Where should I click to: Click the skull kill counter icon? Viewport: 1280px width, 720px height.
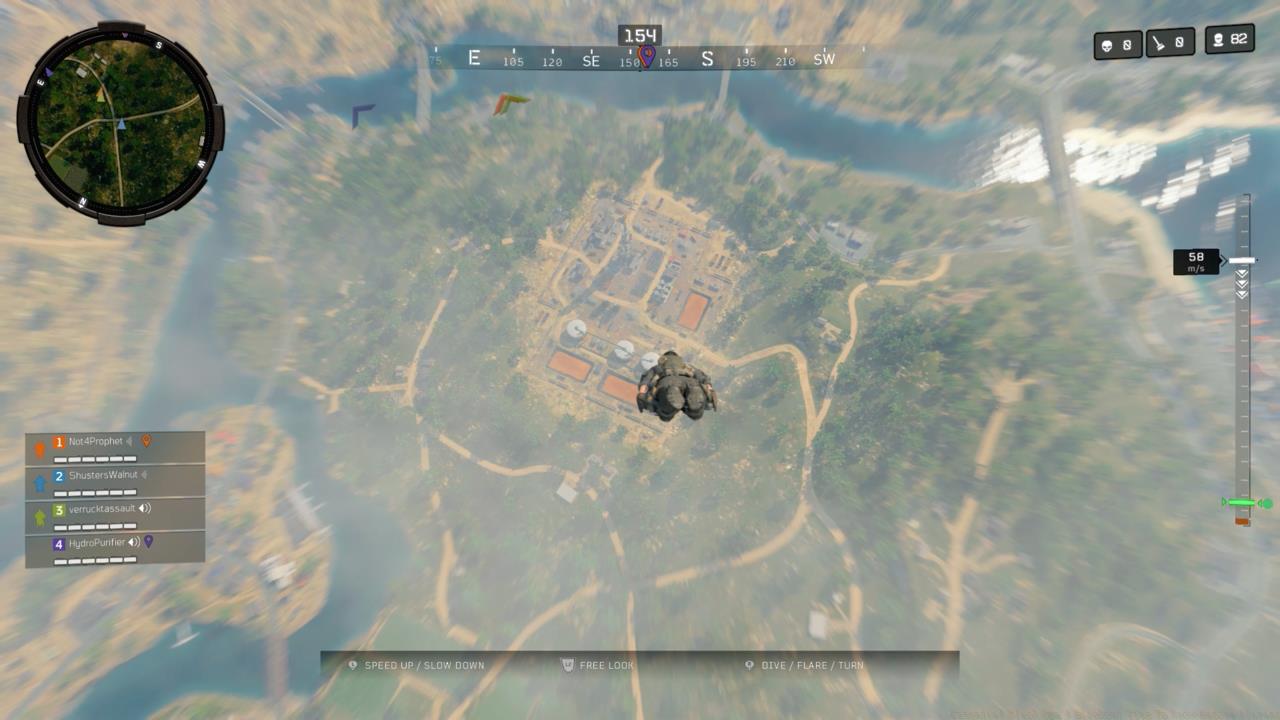pos(1107,43)
